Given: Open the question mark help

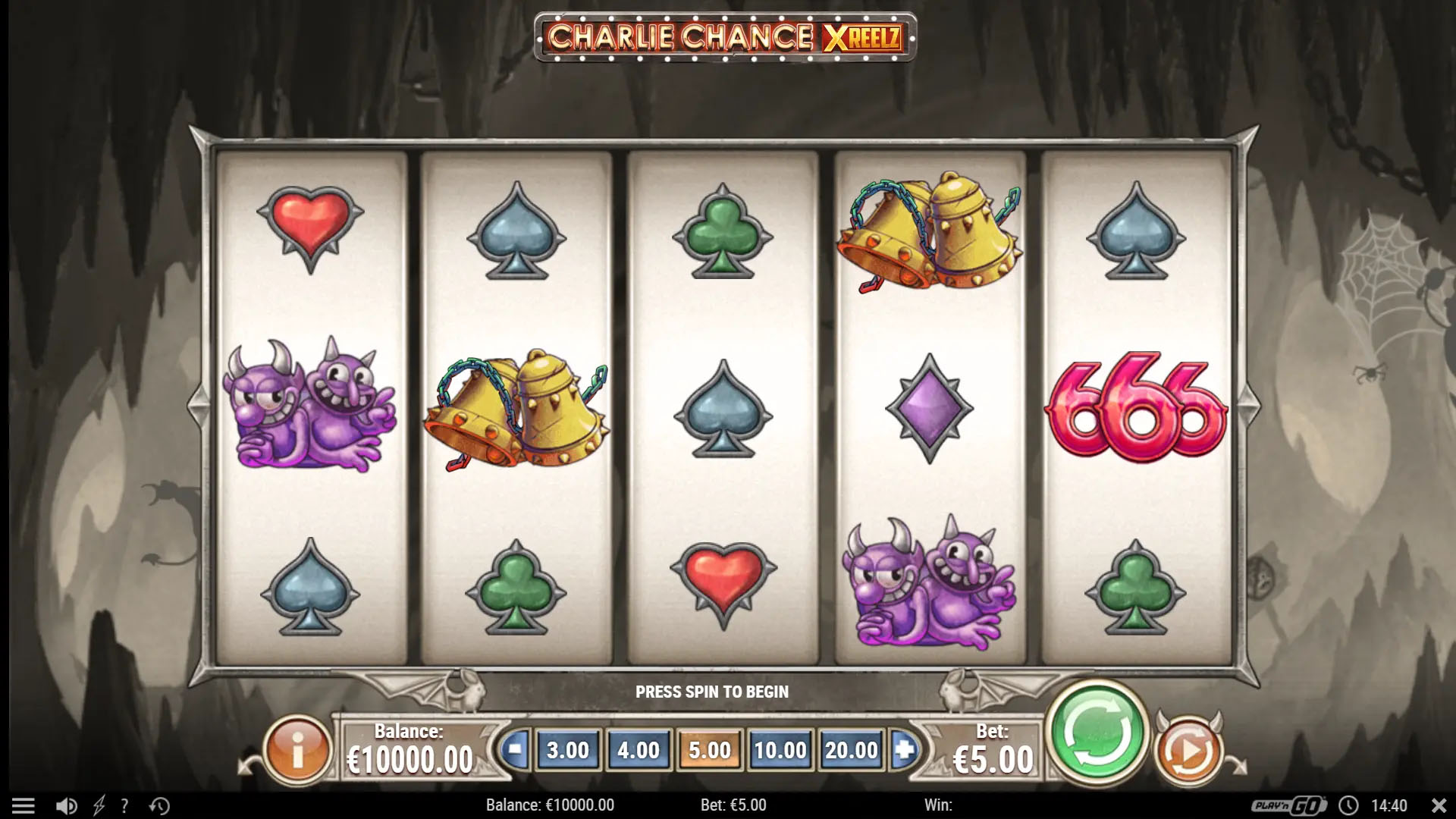Looking at the screenshot, I should point(125,805).
